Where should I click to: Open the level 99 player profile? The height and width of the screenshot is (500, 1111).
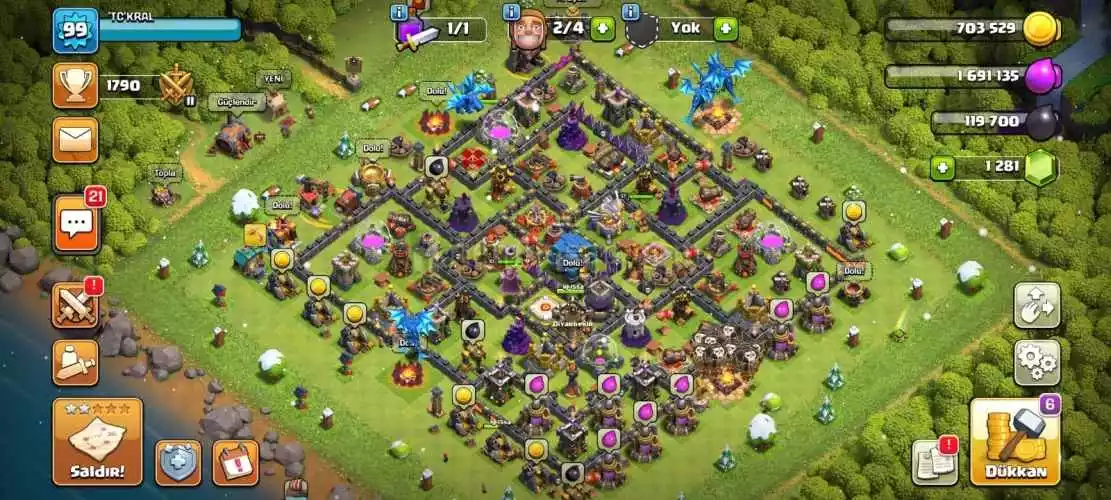[75, 29]
